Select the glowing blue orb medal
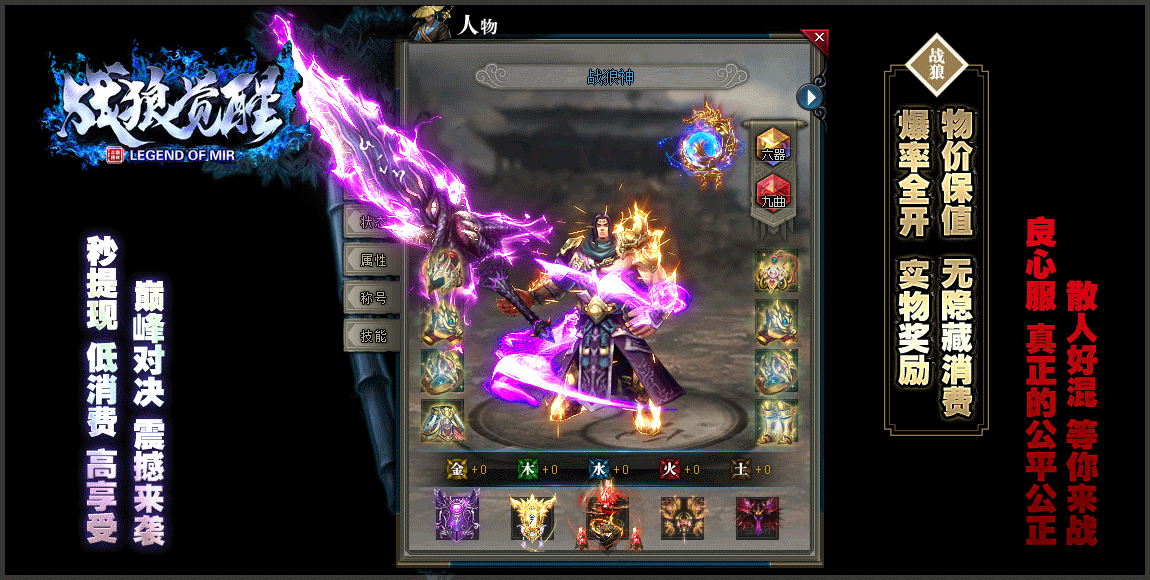The height and width of the screenshot is (580, 1150). (703, 147)
